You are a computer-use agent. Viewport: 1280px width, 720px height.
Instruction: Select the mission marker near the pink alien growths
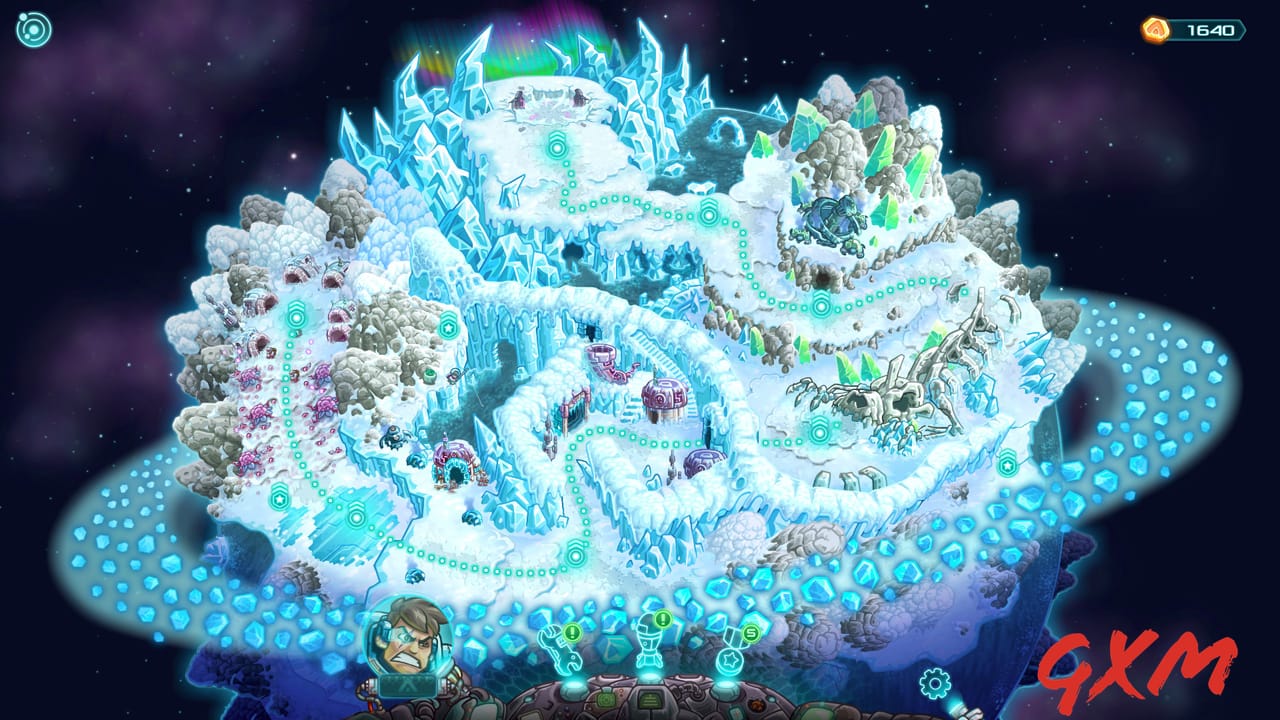point(295,317)
